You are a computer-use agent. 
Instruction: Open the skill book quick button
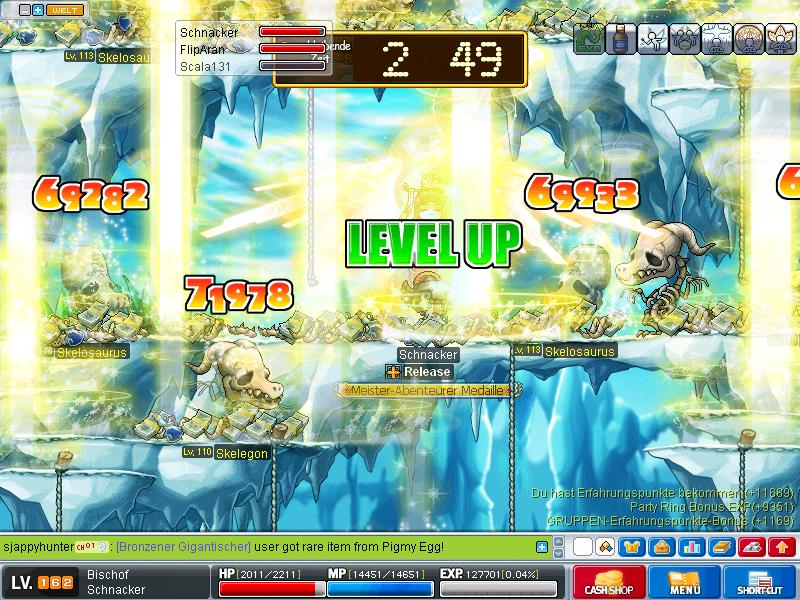coord(722,547)
